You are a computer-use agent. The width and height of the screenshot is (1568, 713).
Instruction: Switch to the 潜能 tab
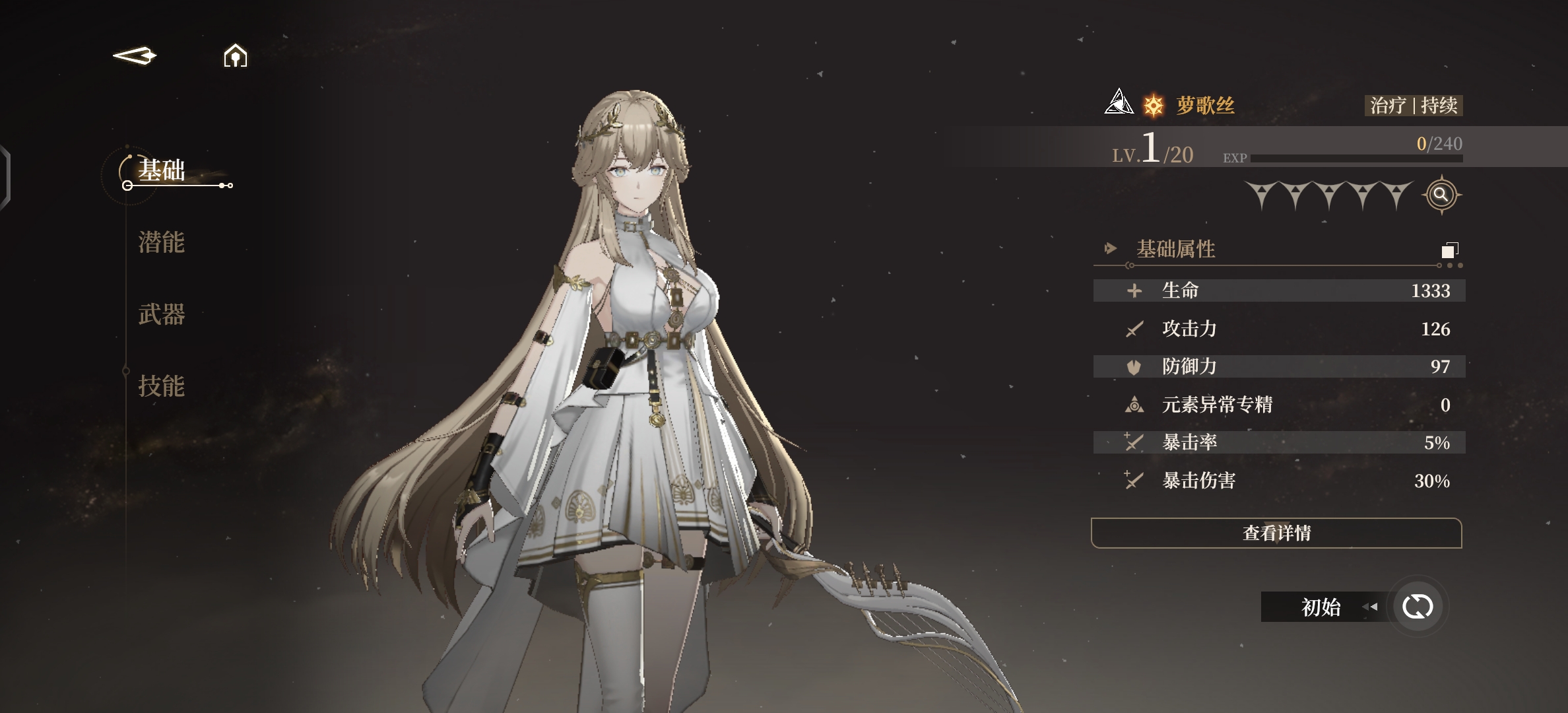[x=162, y=242]
